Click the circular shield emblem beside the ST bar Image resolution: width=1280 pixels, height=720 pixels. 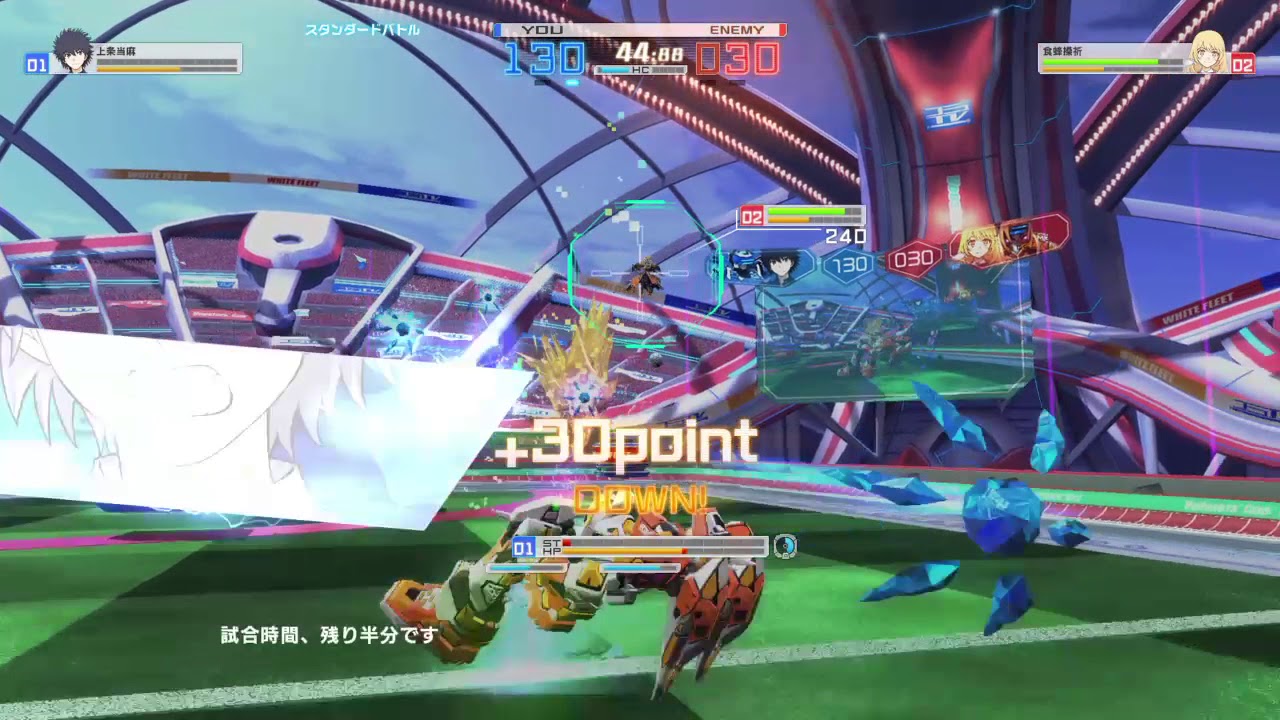tap(786, 545)
